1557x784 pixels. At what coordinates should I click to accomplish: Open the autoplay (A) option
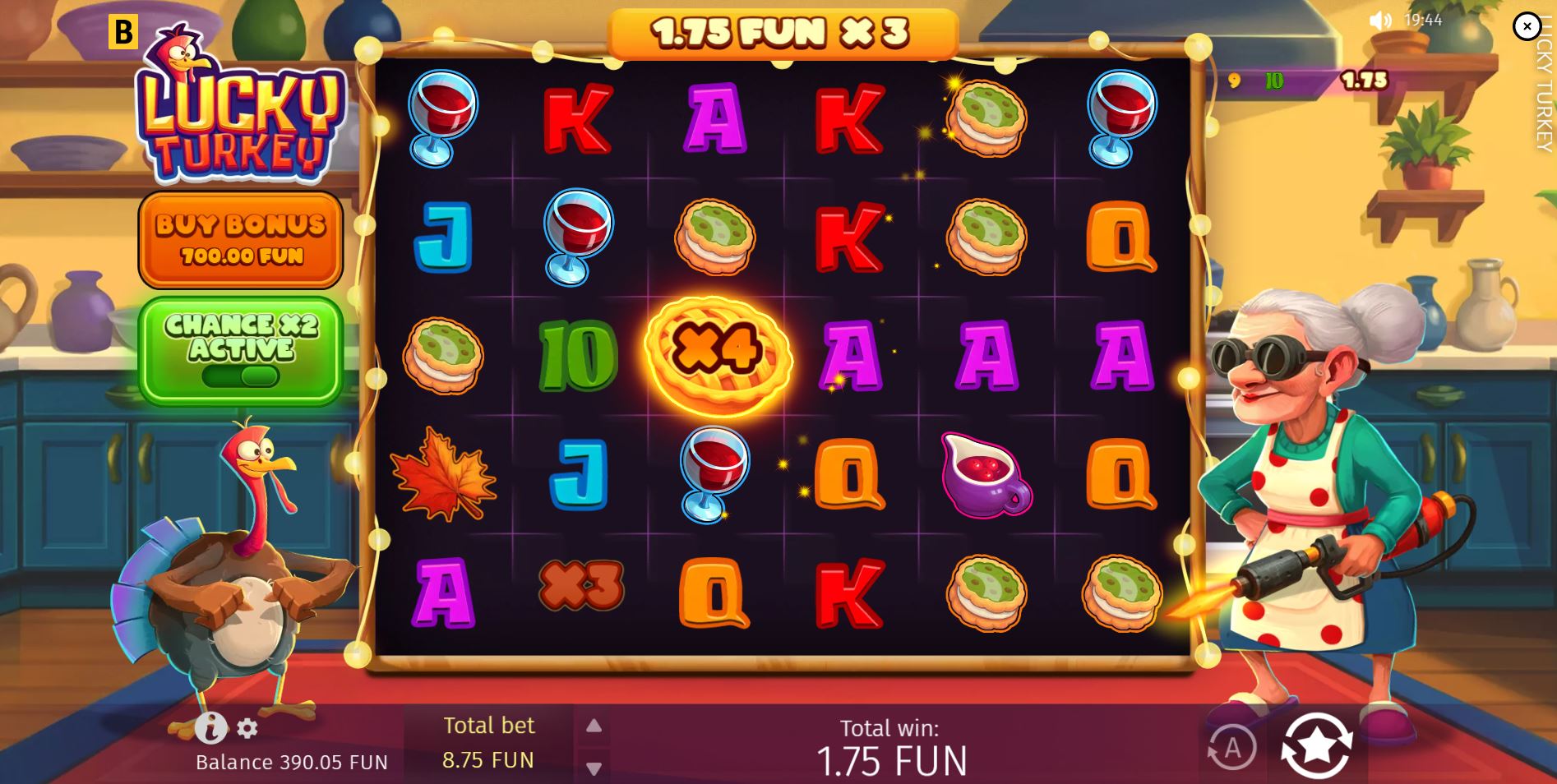(1232, 746)
